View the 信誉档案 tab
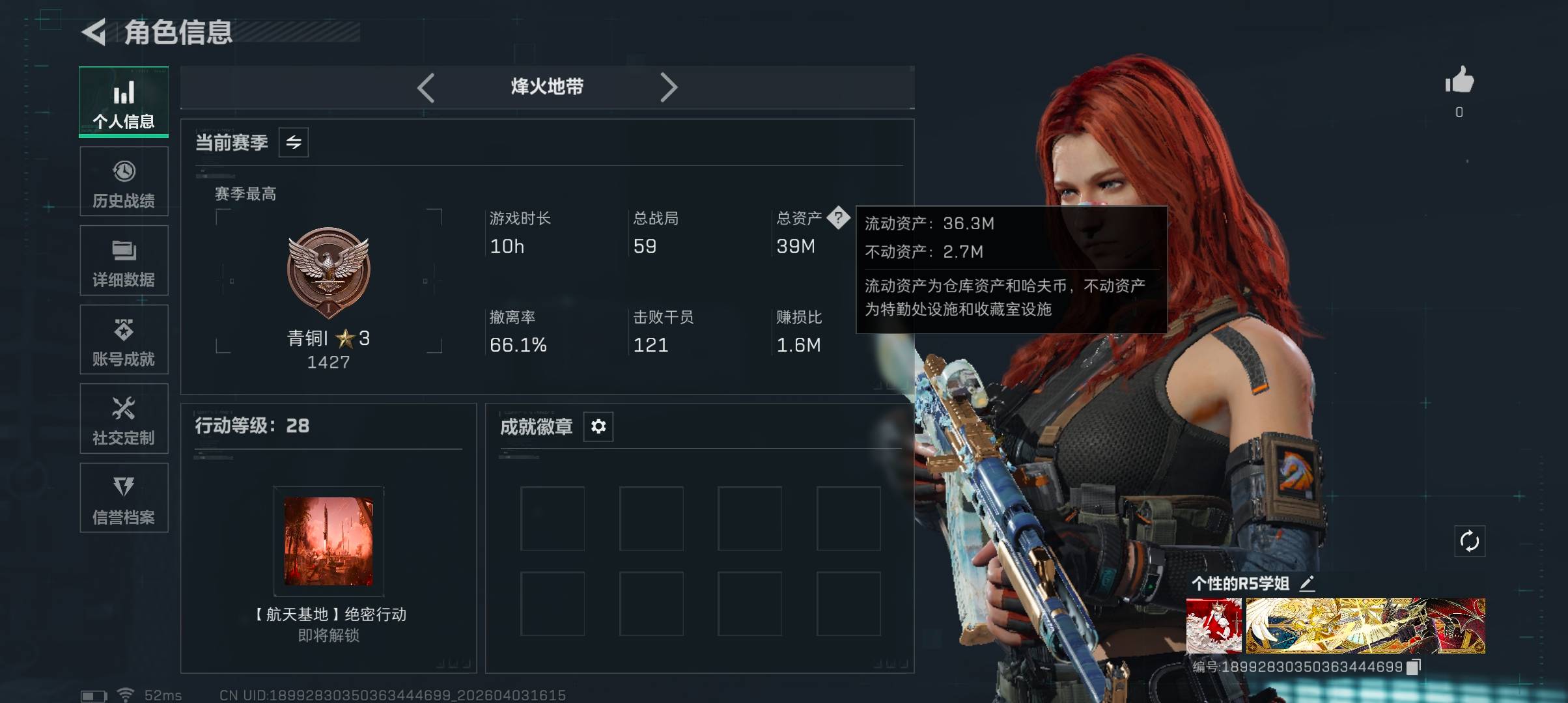Image resolution: width=1568 pixels, height=703 pixels. (x=124, y=498)
